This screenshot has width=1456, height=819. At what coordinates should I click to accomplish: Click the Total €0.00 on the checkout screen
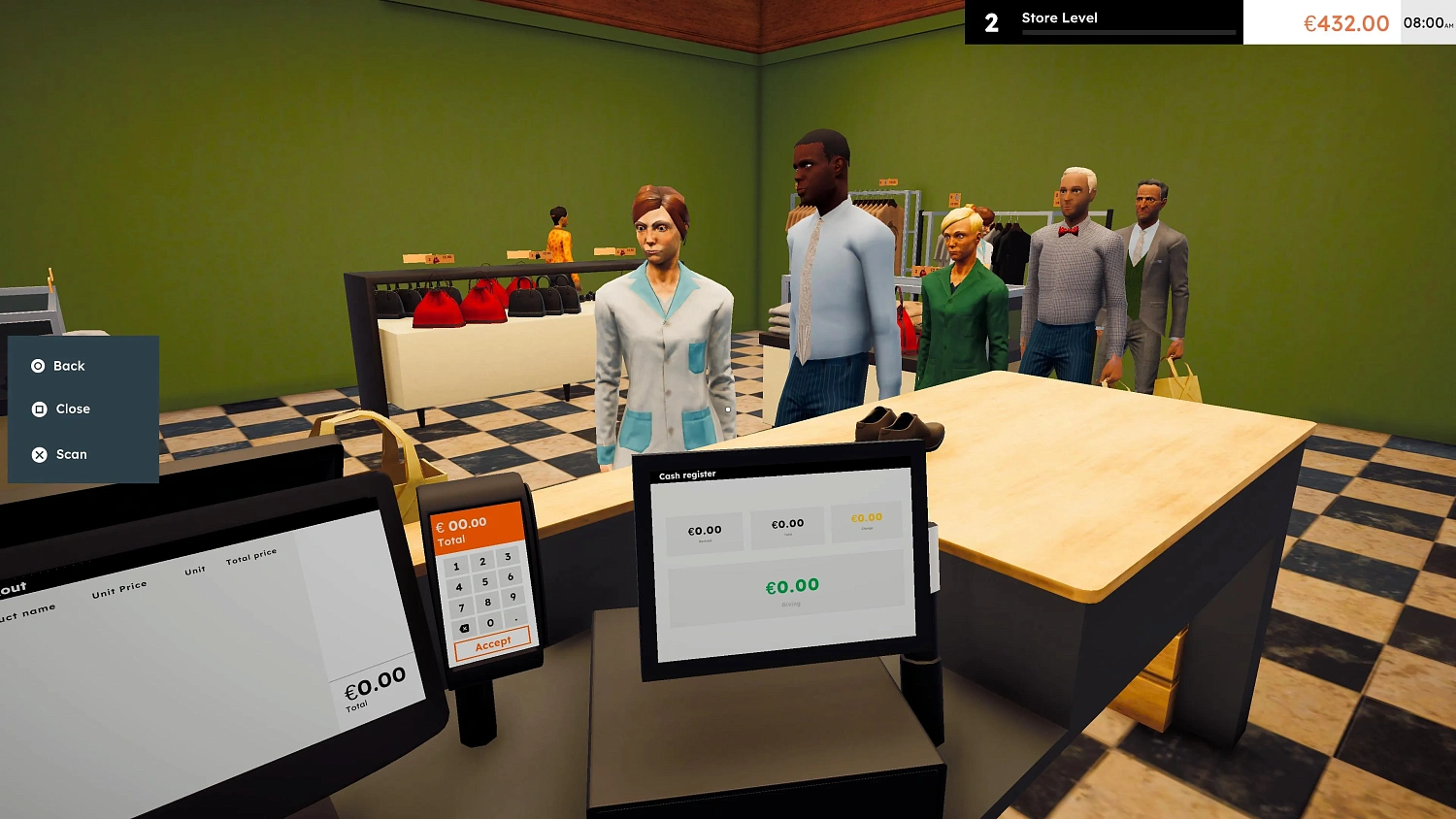[x=374, y=684]
